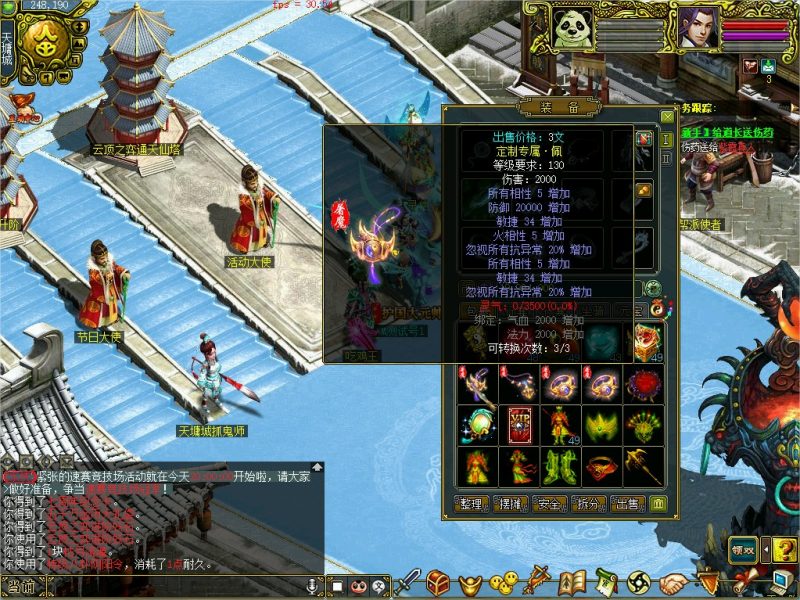
Task: Click the 安全 security button
Action: [550, 504]
